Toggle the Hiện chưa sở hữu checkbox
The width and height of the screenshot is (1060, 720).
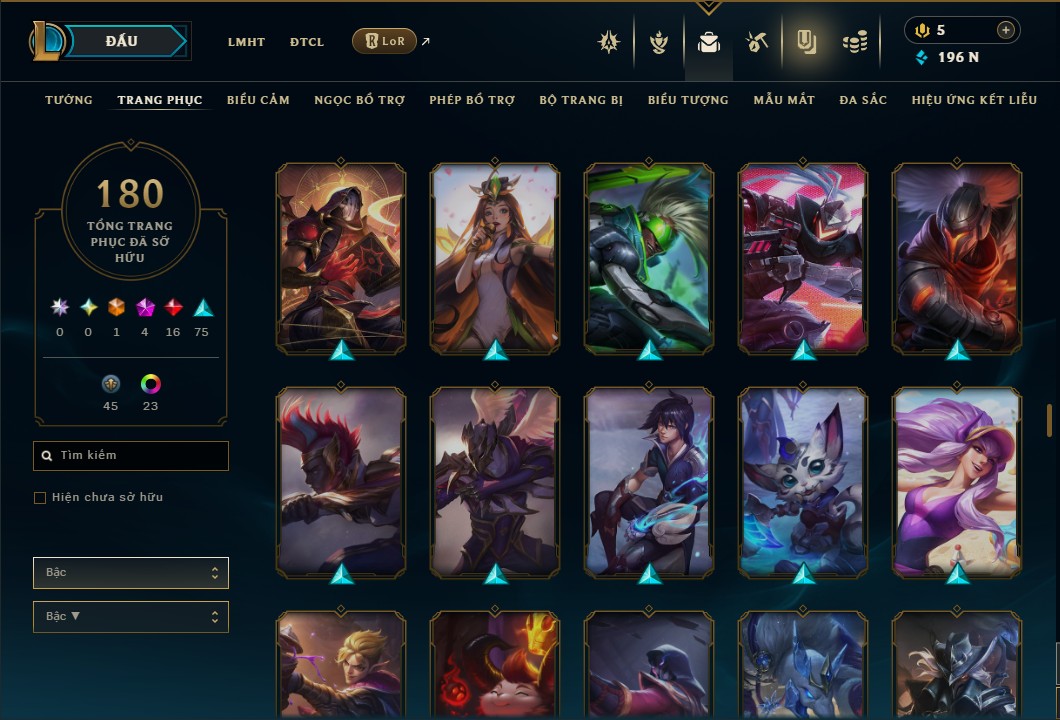[40, 498]
